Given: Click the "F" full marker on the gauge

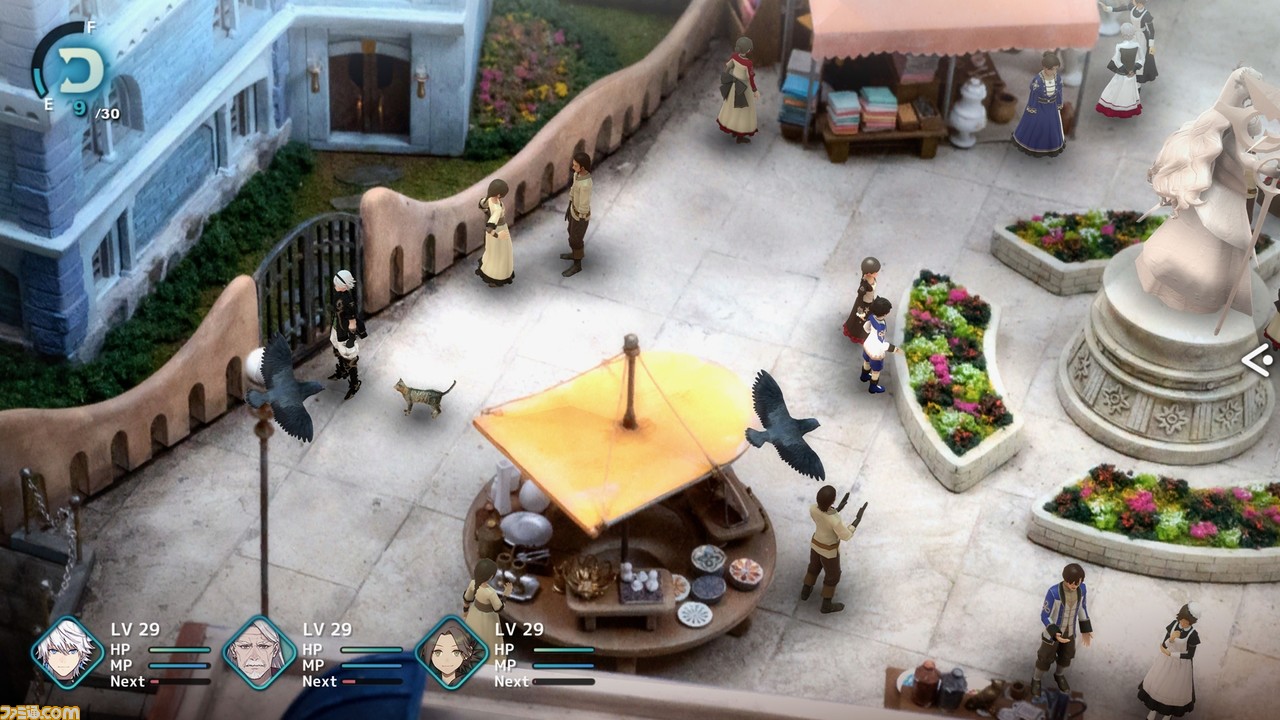Looking at the screenshot, I should click(90, 27).
